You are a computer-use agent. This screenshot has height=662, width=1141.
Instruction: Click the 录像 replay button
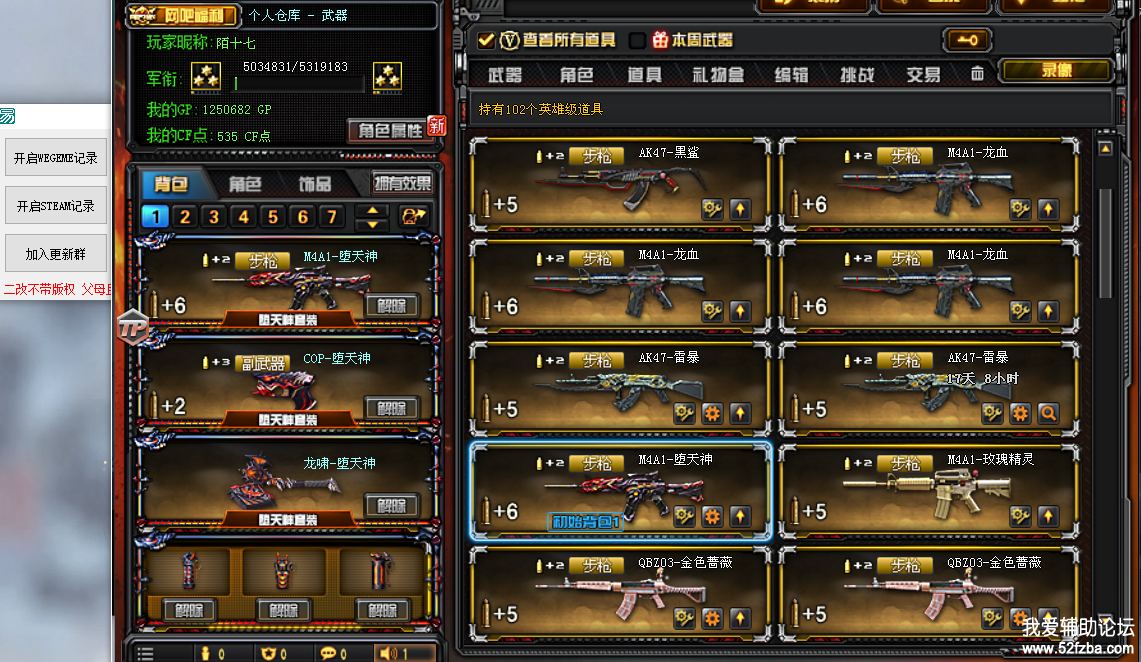pyautogui.click(x=1056, y=71)
